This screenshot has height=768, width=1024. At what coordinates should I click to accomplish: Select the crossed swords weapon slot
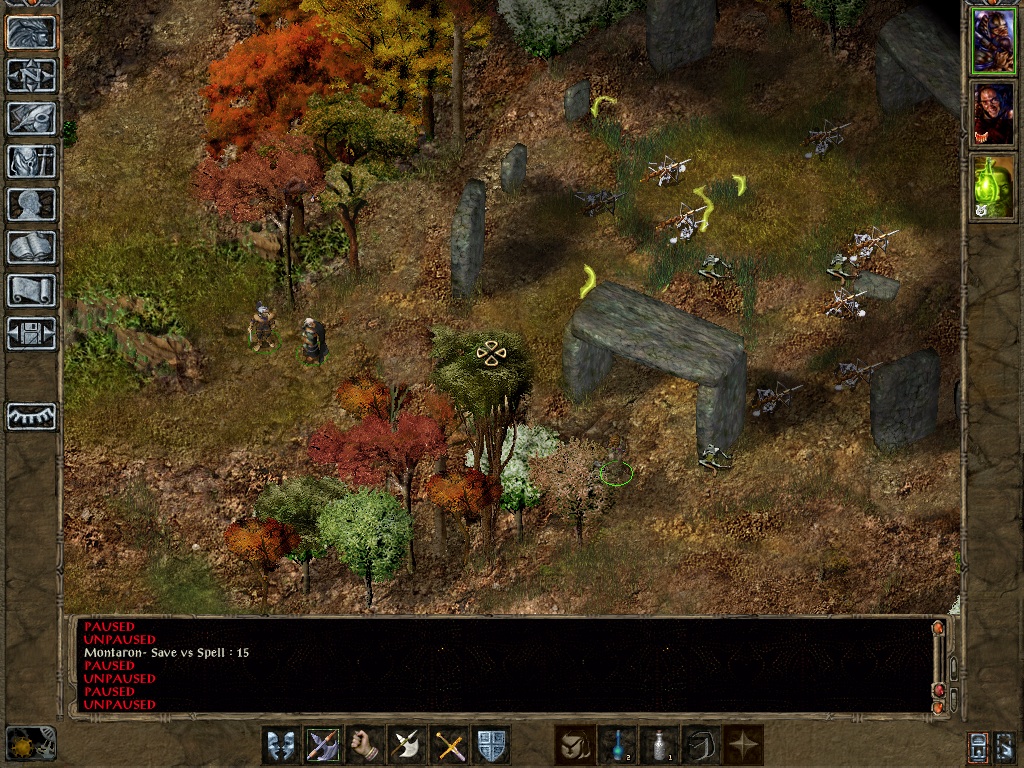[x=449, y=746]
